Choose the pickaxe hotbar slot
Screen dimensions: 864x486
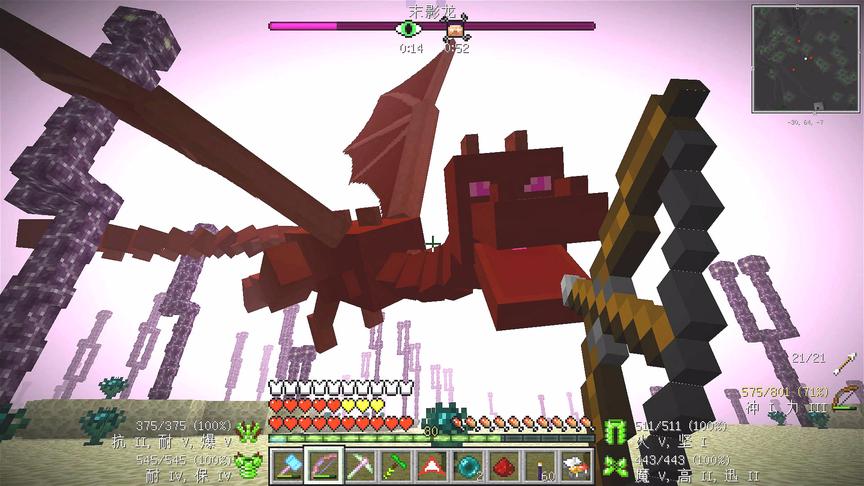click(x=360, y=465)
